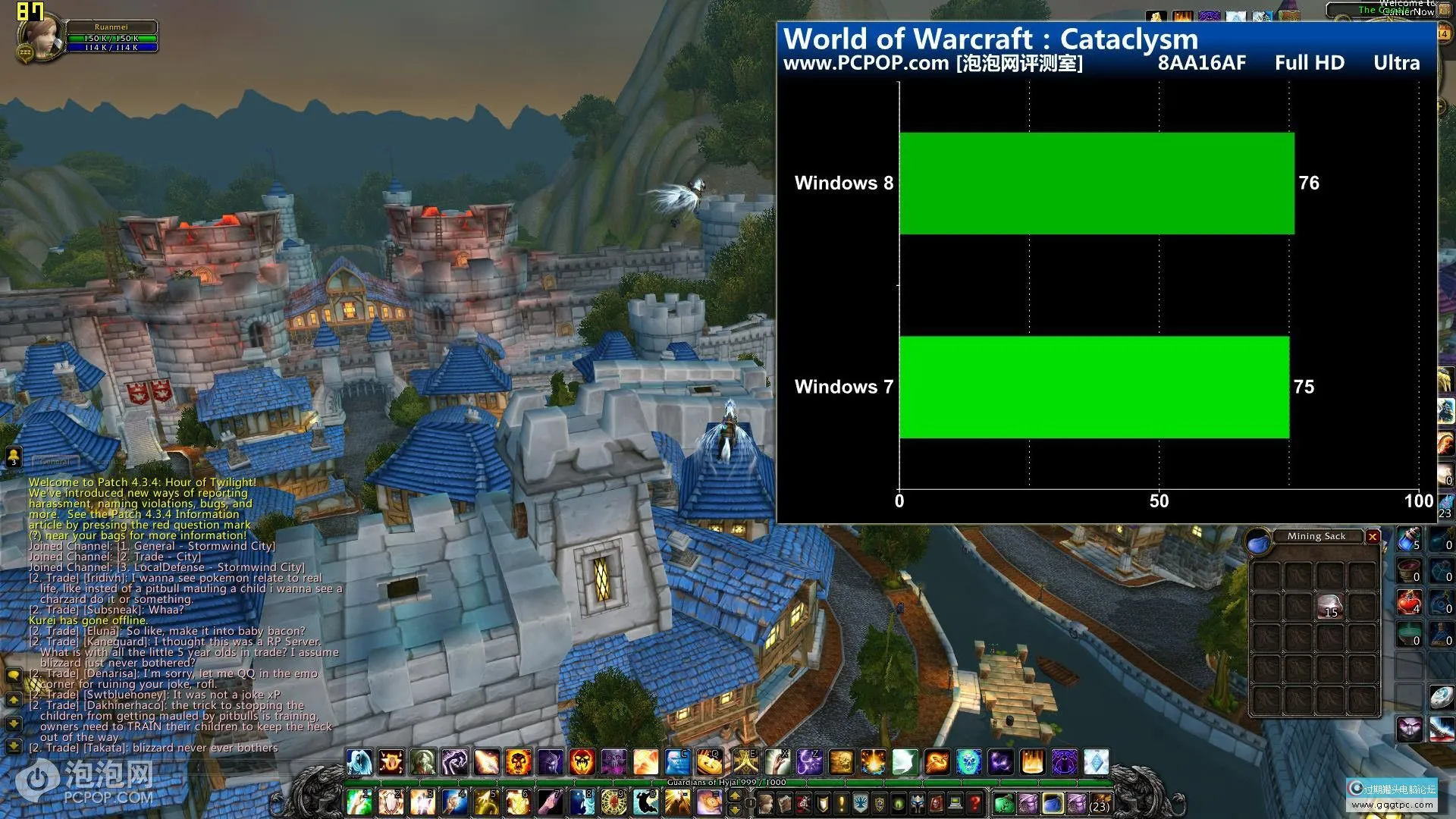Open the red question mark help button
This screenshot has height=819, width=1456.
click(x=974, y=802)
